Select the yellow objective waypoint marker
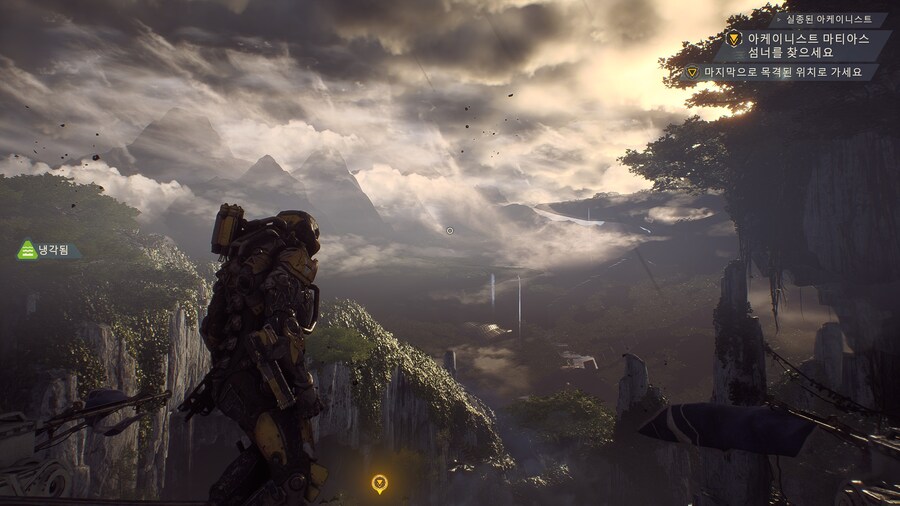The width and height of the screenshot is (900, 506). [379, 484]
